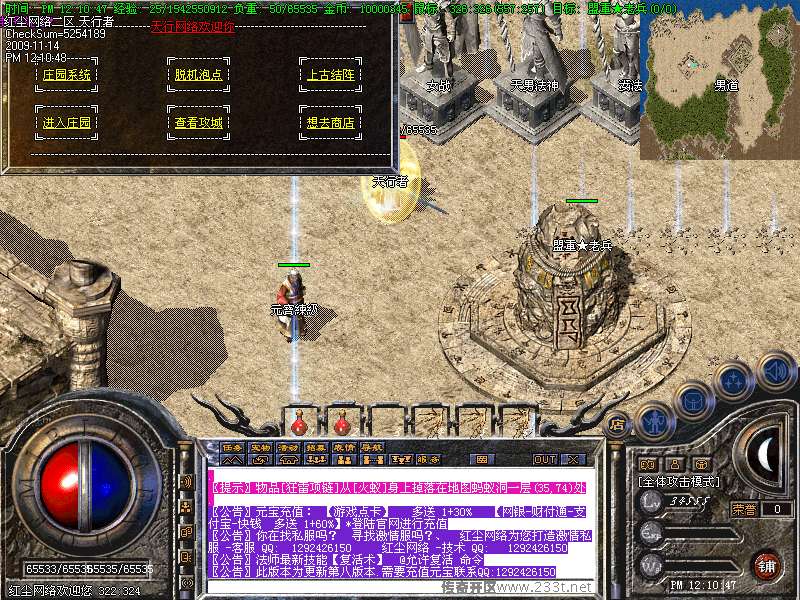Image resolution: width=800 pixels, height=600 pixels.
Task: Select 想去商店 to visit the shop
Action: (x=330, y=123)
